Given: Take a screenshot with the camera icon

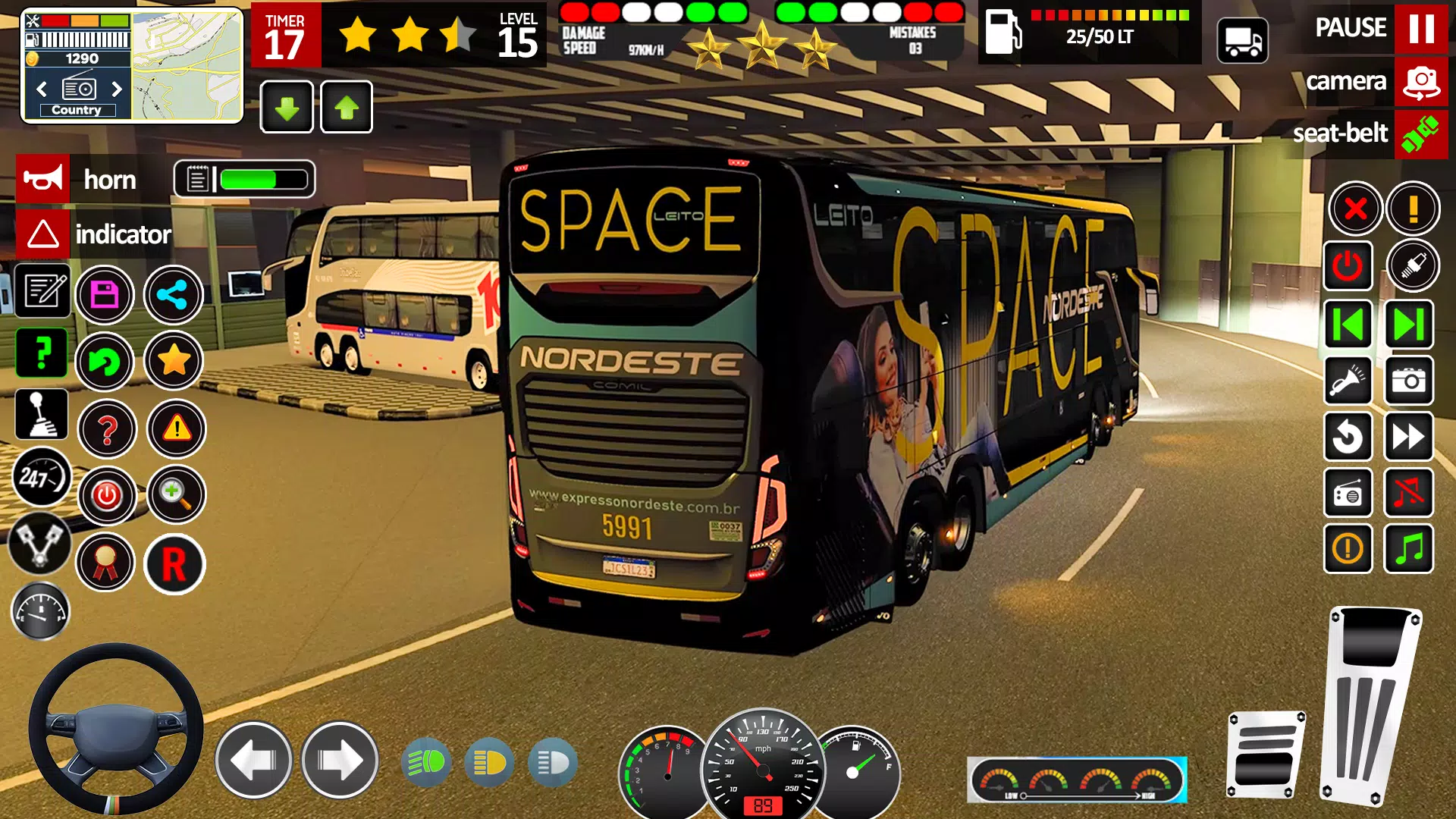Looking at the screenshot, I should (x=1409, y=381).
